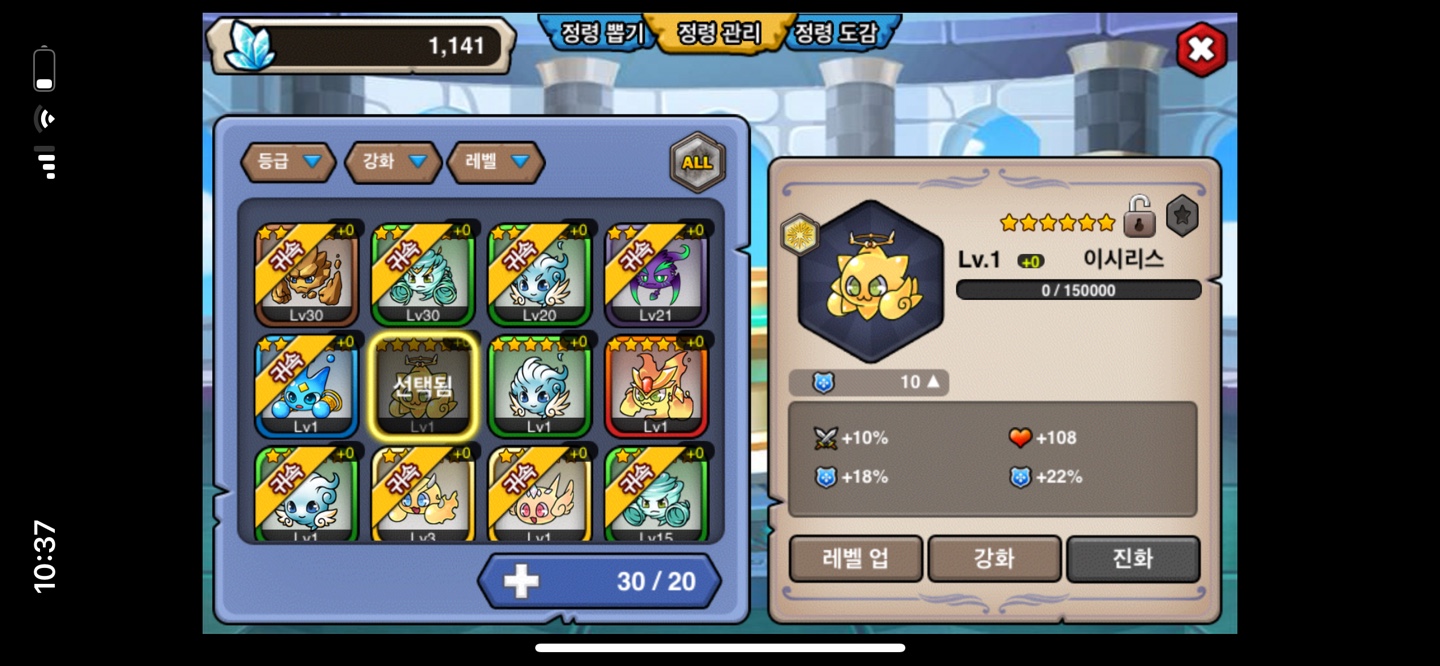Select the blue water drop spirit
The image size is (1440, 666).
(x=307, y=386)
